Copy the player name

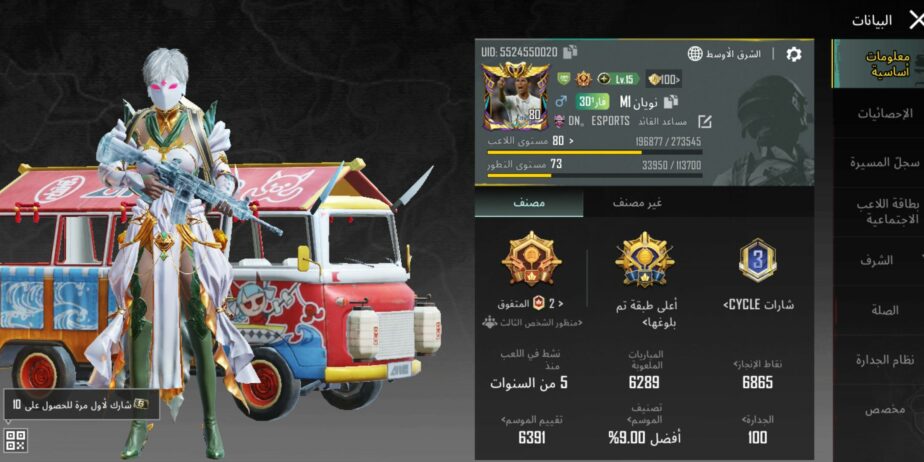(671, 101)
